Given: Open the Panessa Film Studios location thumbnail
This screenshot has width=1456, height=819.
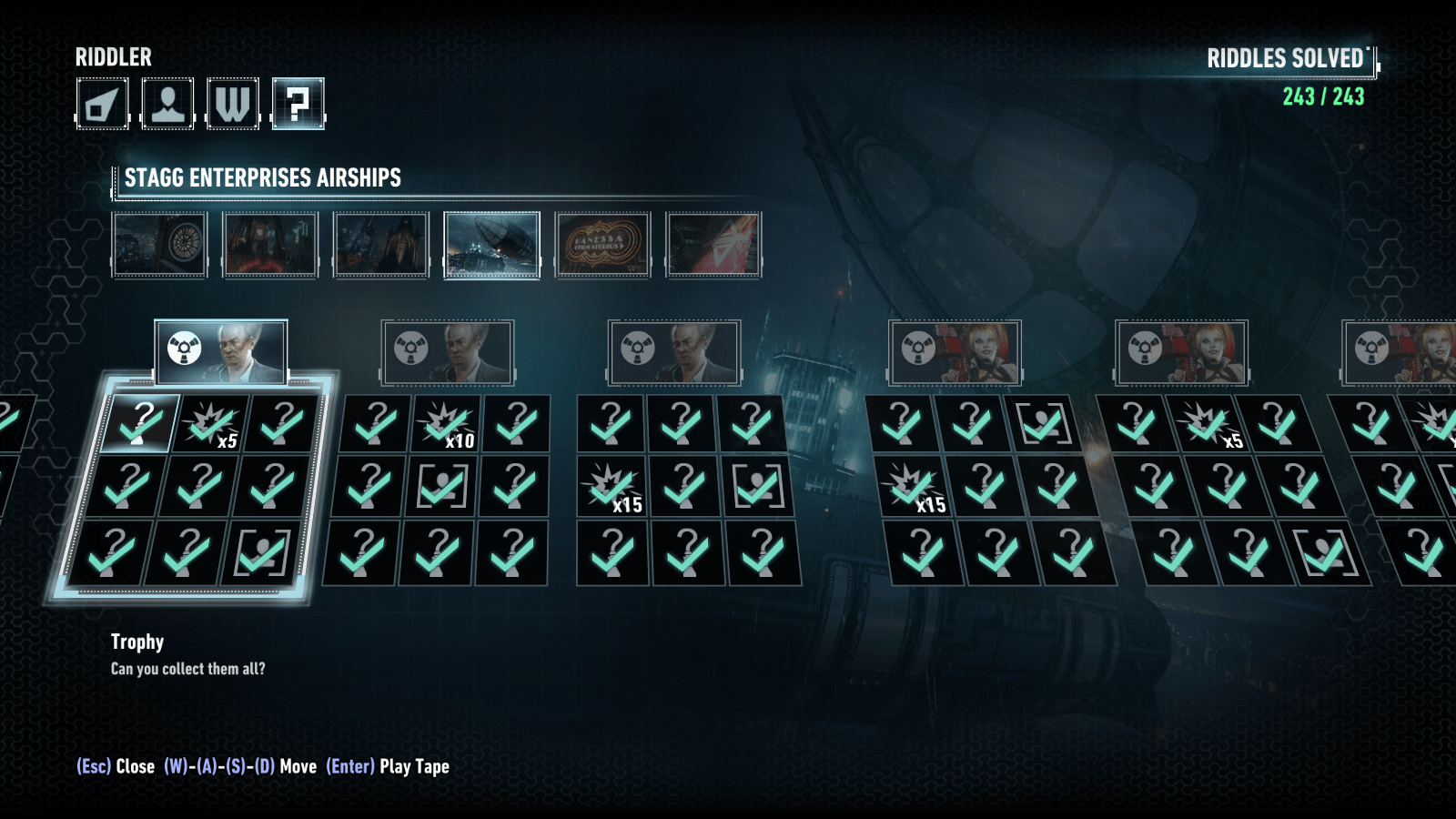Looking at the screenshot, I should click(x=602, y=244).
